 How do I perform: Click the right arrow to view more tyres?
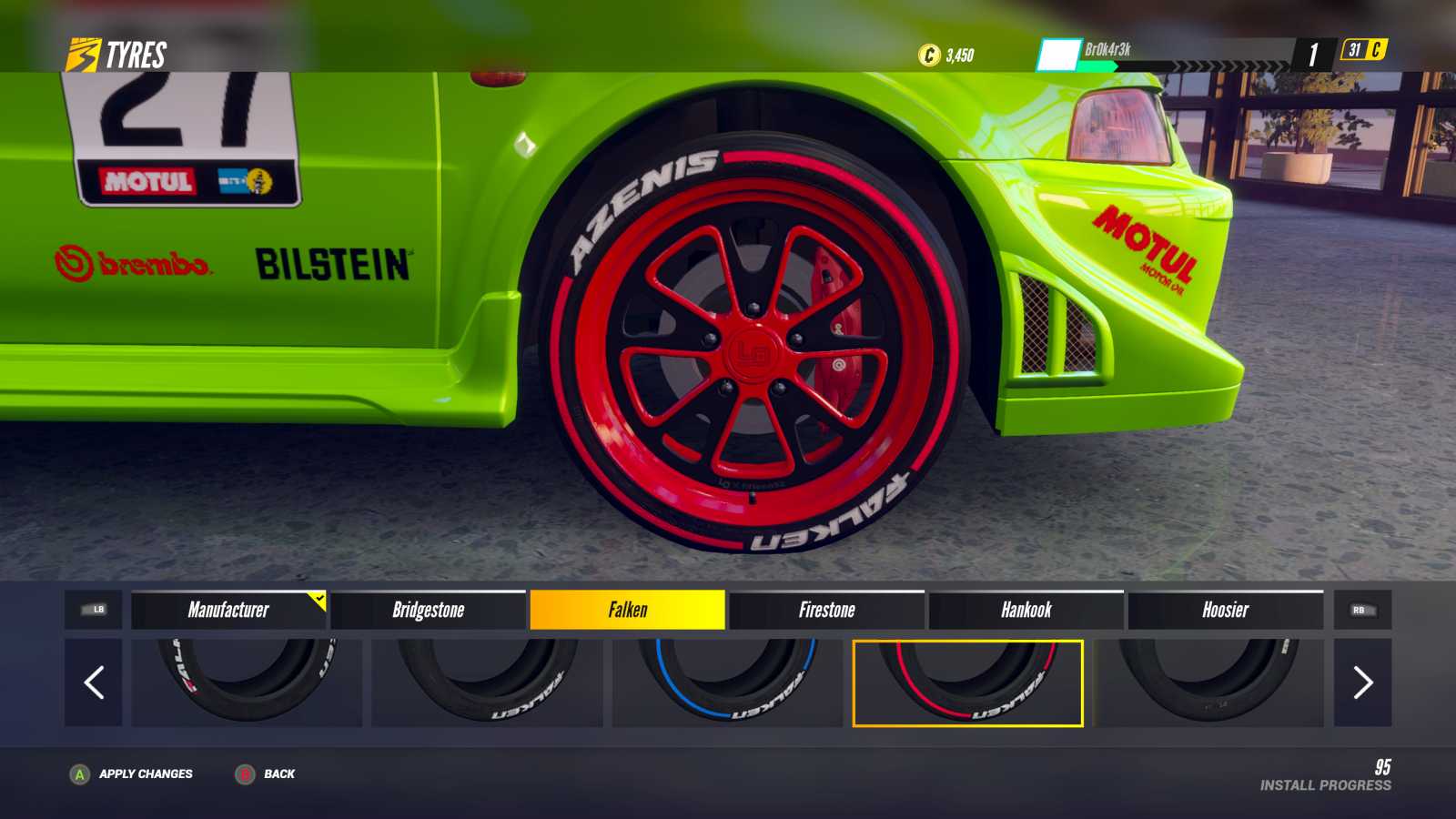tap(1362, 682)
